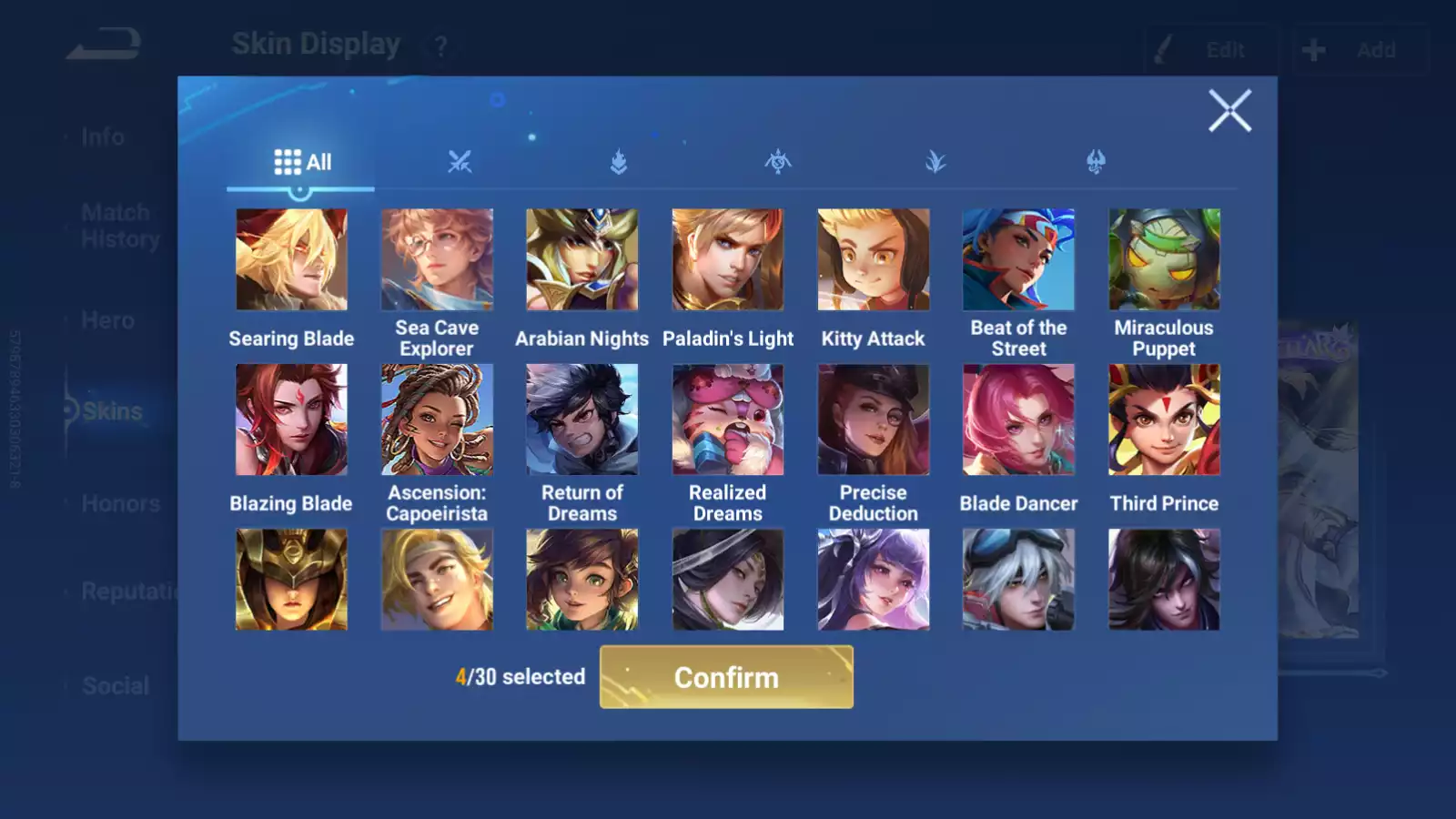Confirm the skin selection
Image resolution: width=1456 pixels, height=819 pixels.
tap(726, 677)
